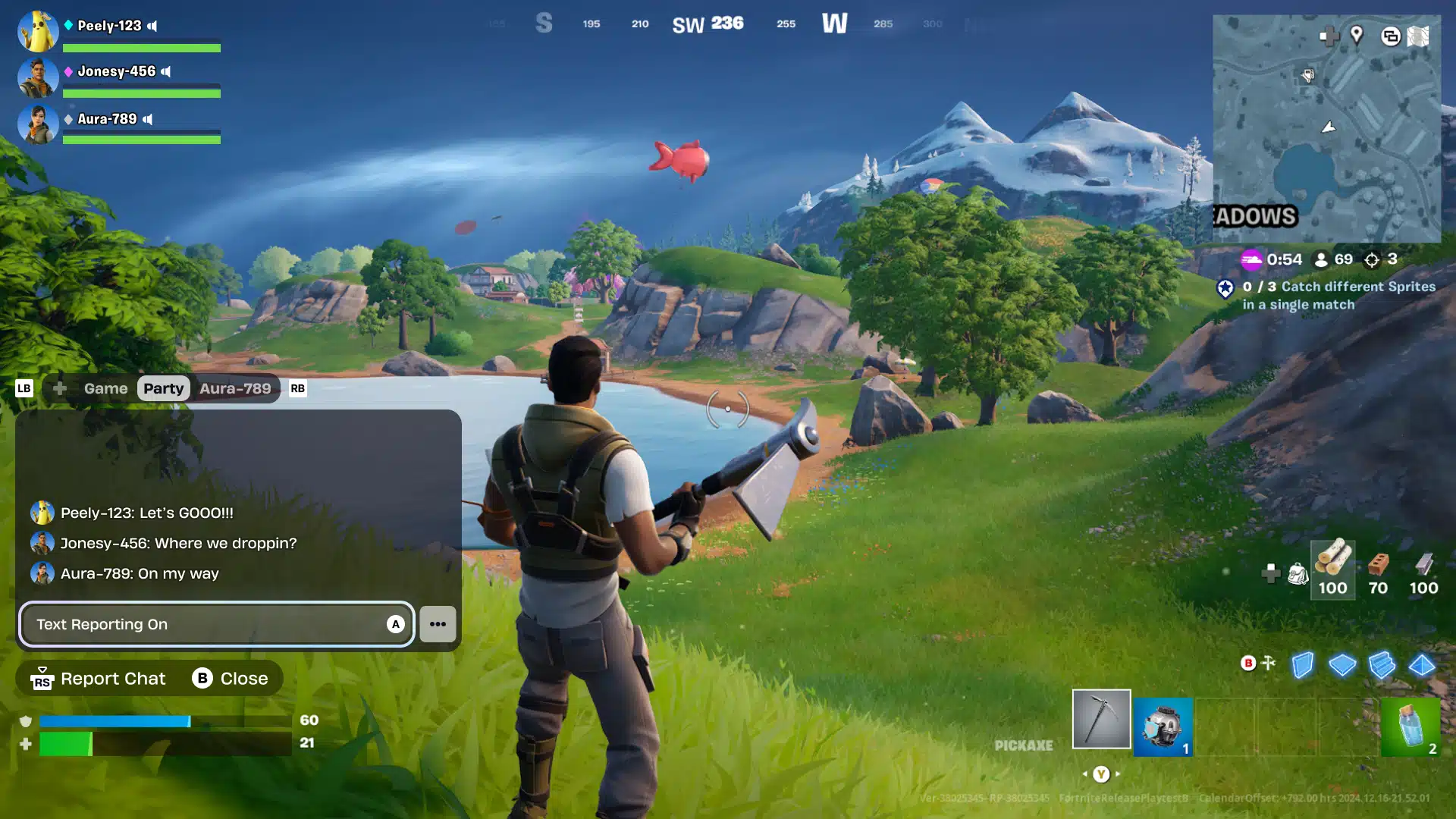Mute Peely-123's voice chat speaker

click(154, 25)
